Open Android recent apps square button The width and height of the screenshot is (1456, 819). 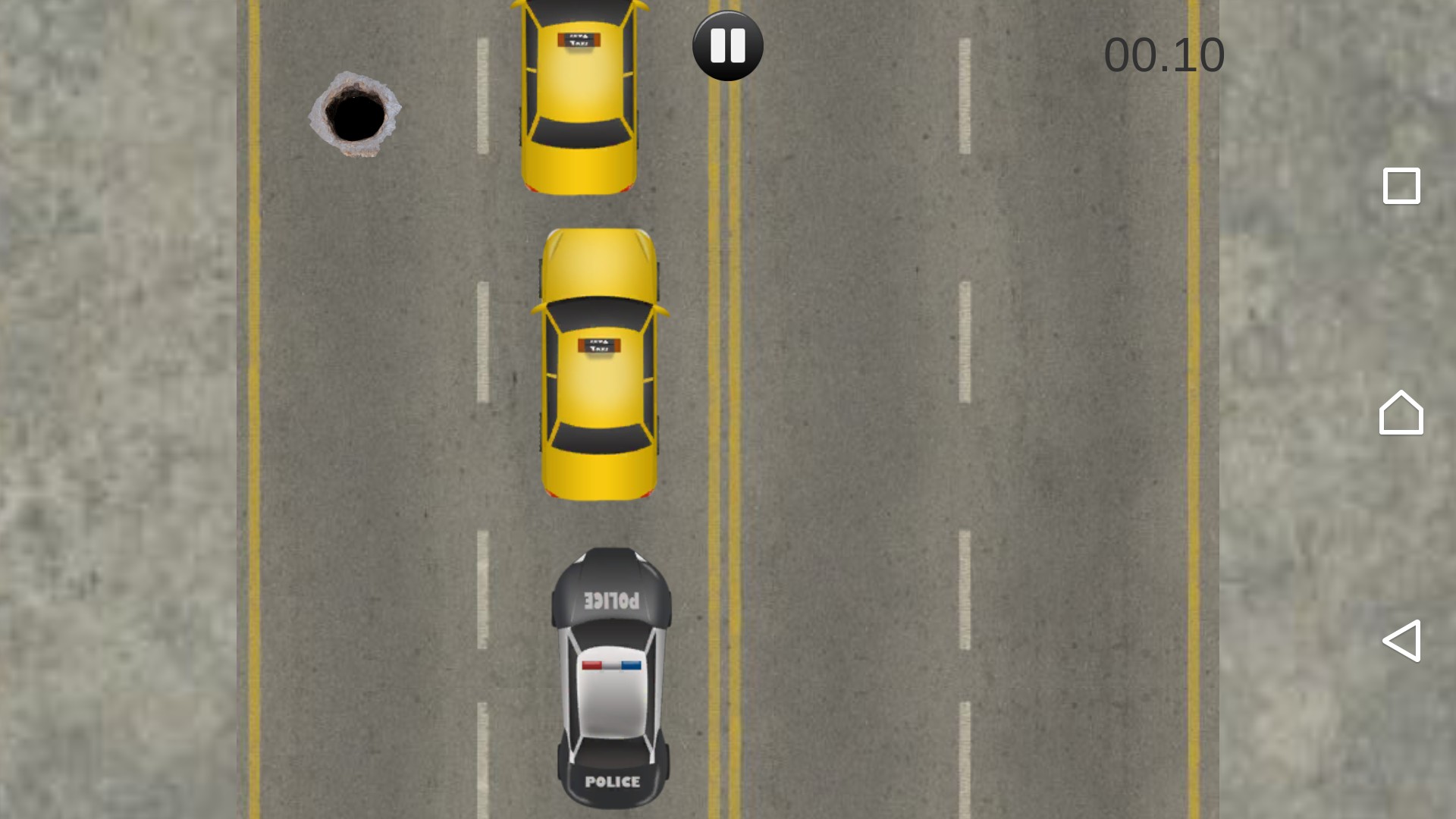coord(1401,186)
